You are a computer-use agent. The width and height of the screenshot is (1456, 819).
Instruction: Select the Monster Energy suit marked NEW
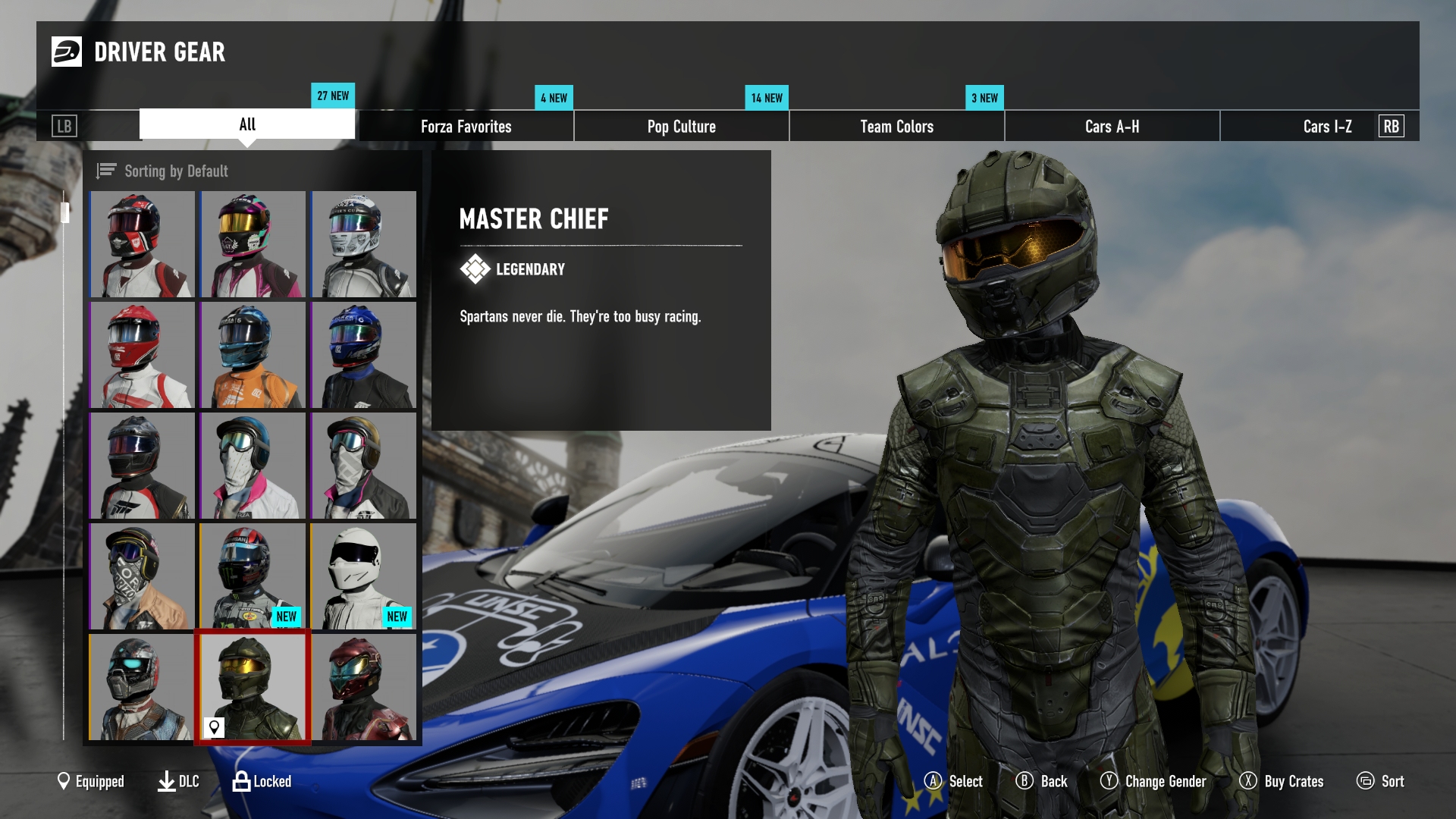click(x=253, y=576)
